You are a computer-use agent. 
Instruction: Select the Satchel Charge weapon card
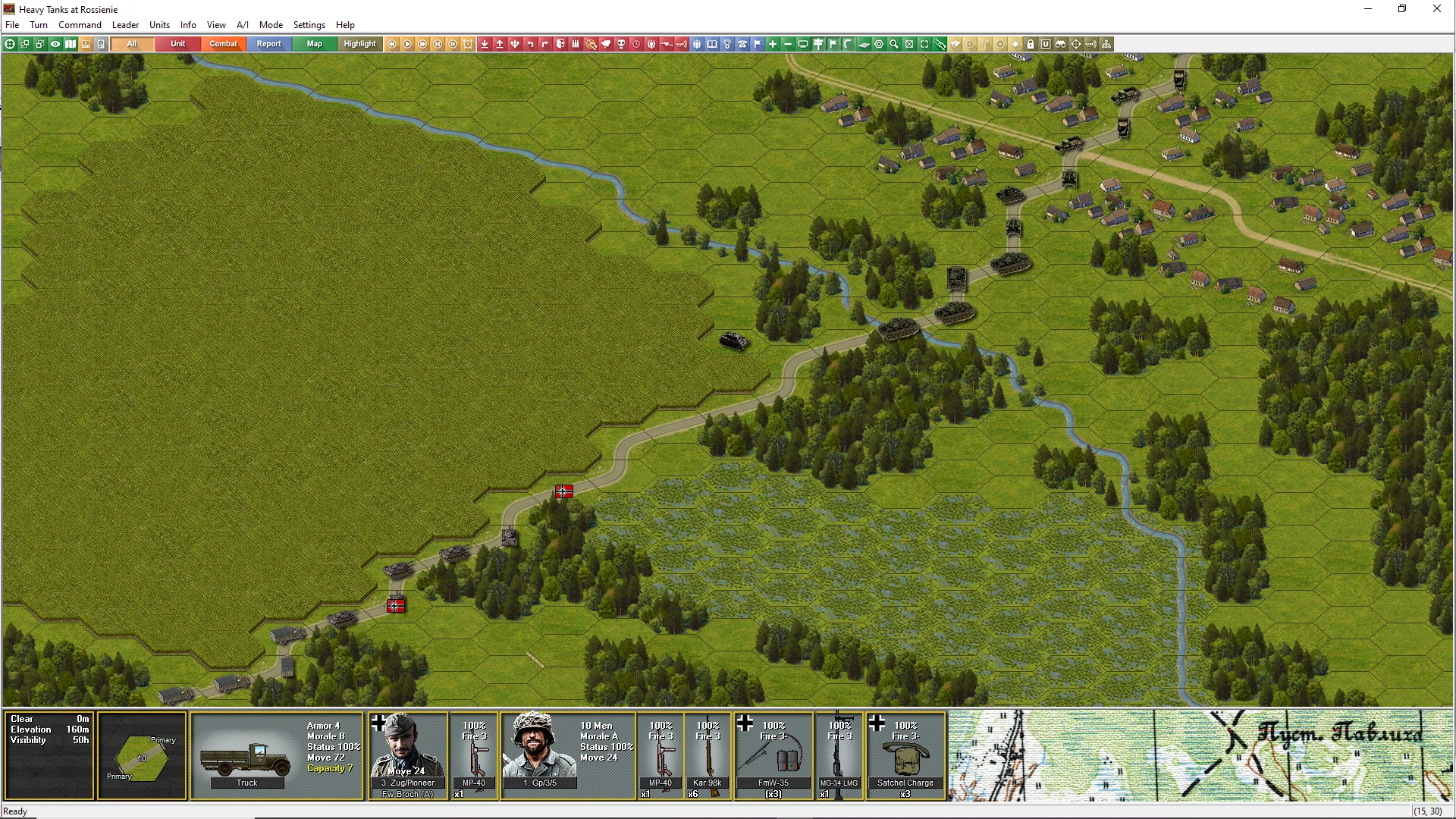(905, 755)
